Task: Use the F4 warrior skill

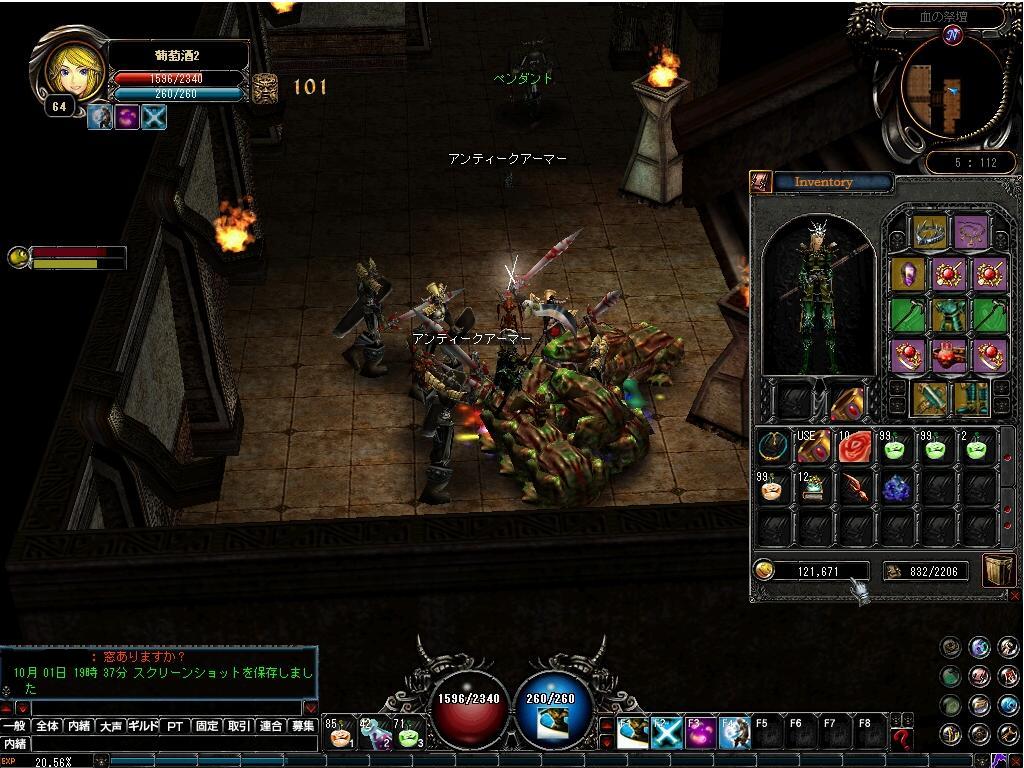Action: (x=735, y=733)
